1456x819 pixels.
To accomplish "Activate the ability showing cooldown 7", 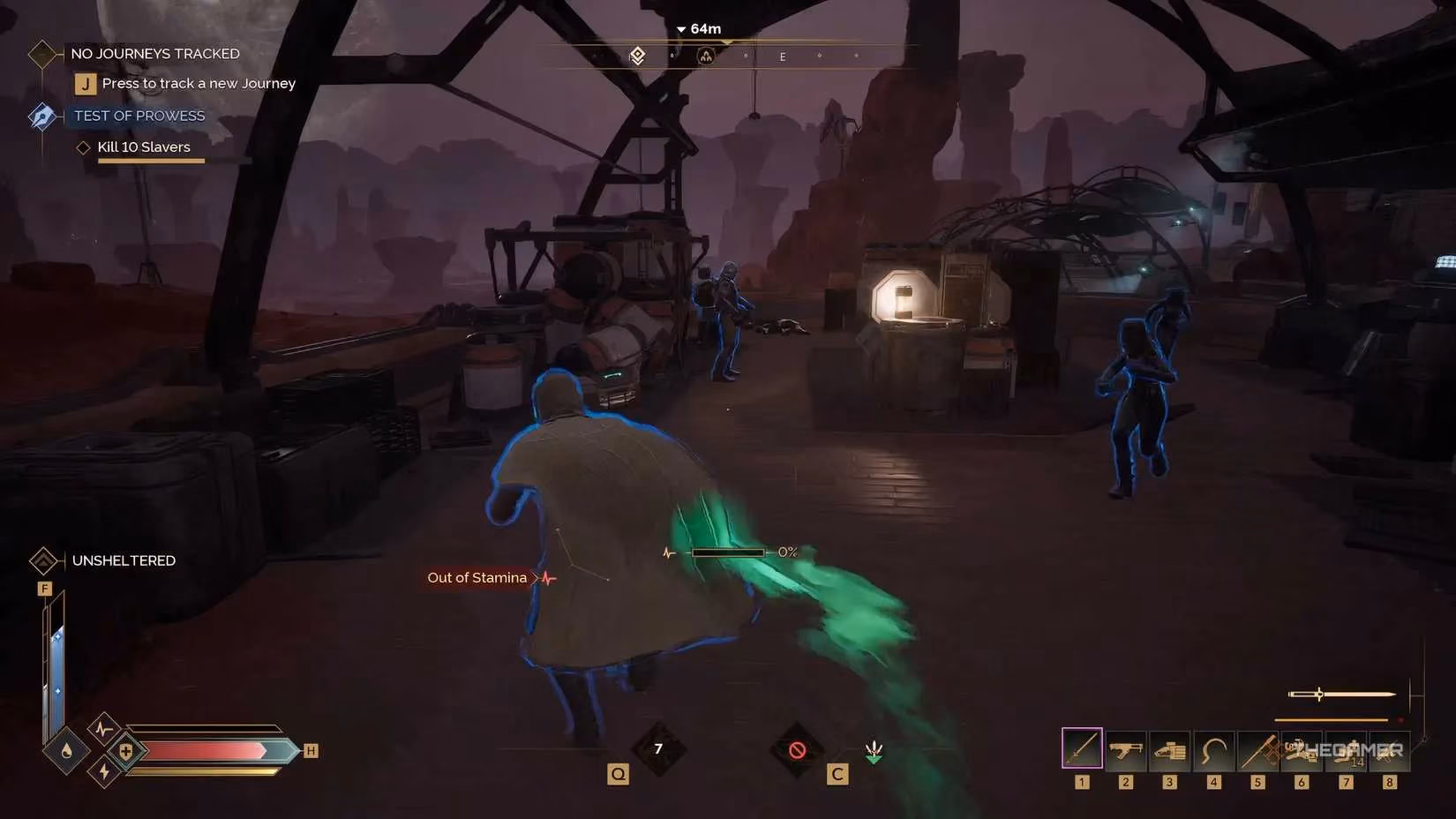I will coord(658,749).
